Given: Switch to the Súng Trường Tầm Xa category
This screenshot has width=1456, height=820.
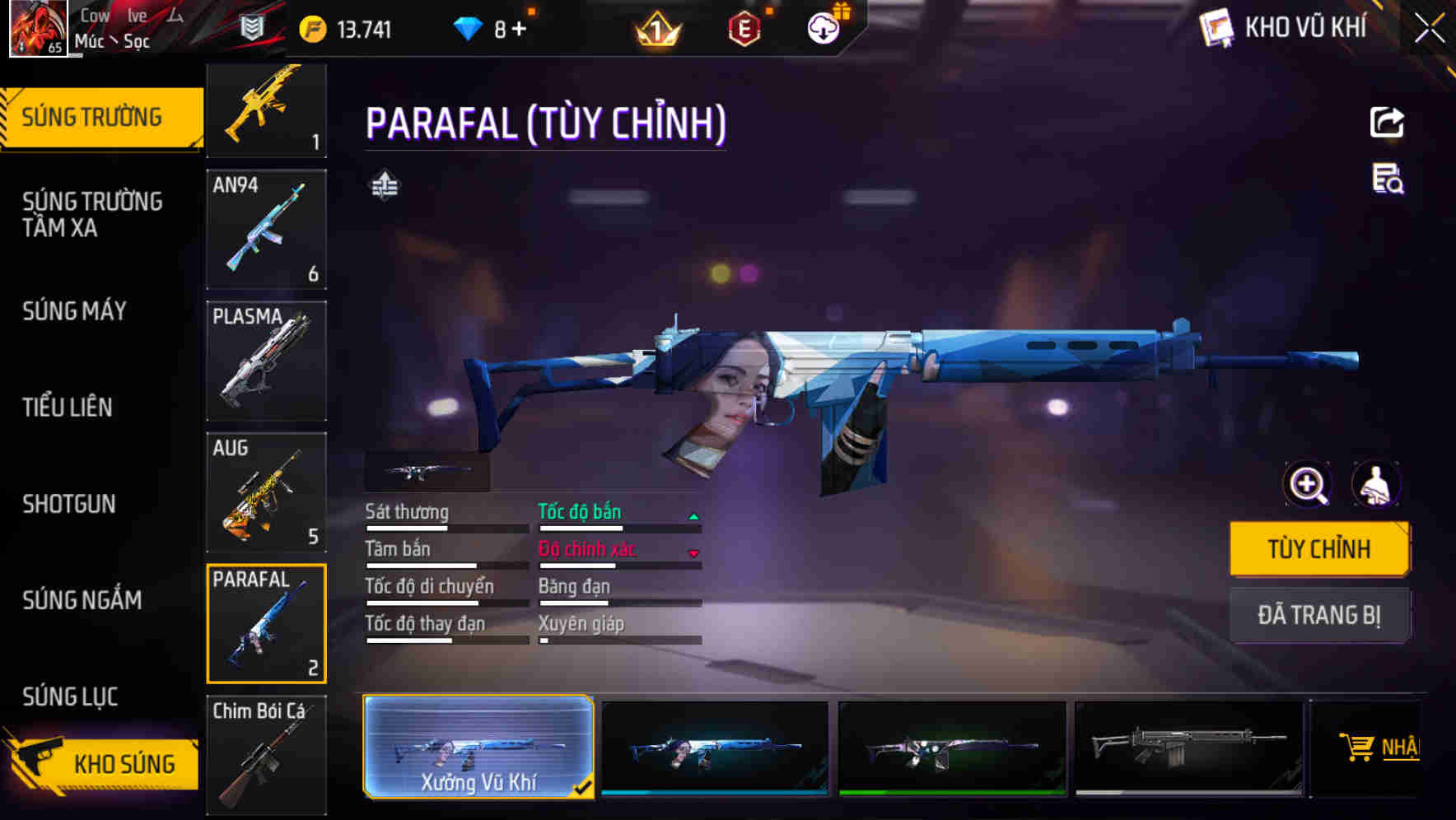Looking at the screenshot, I should [92, 214].
